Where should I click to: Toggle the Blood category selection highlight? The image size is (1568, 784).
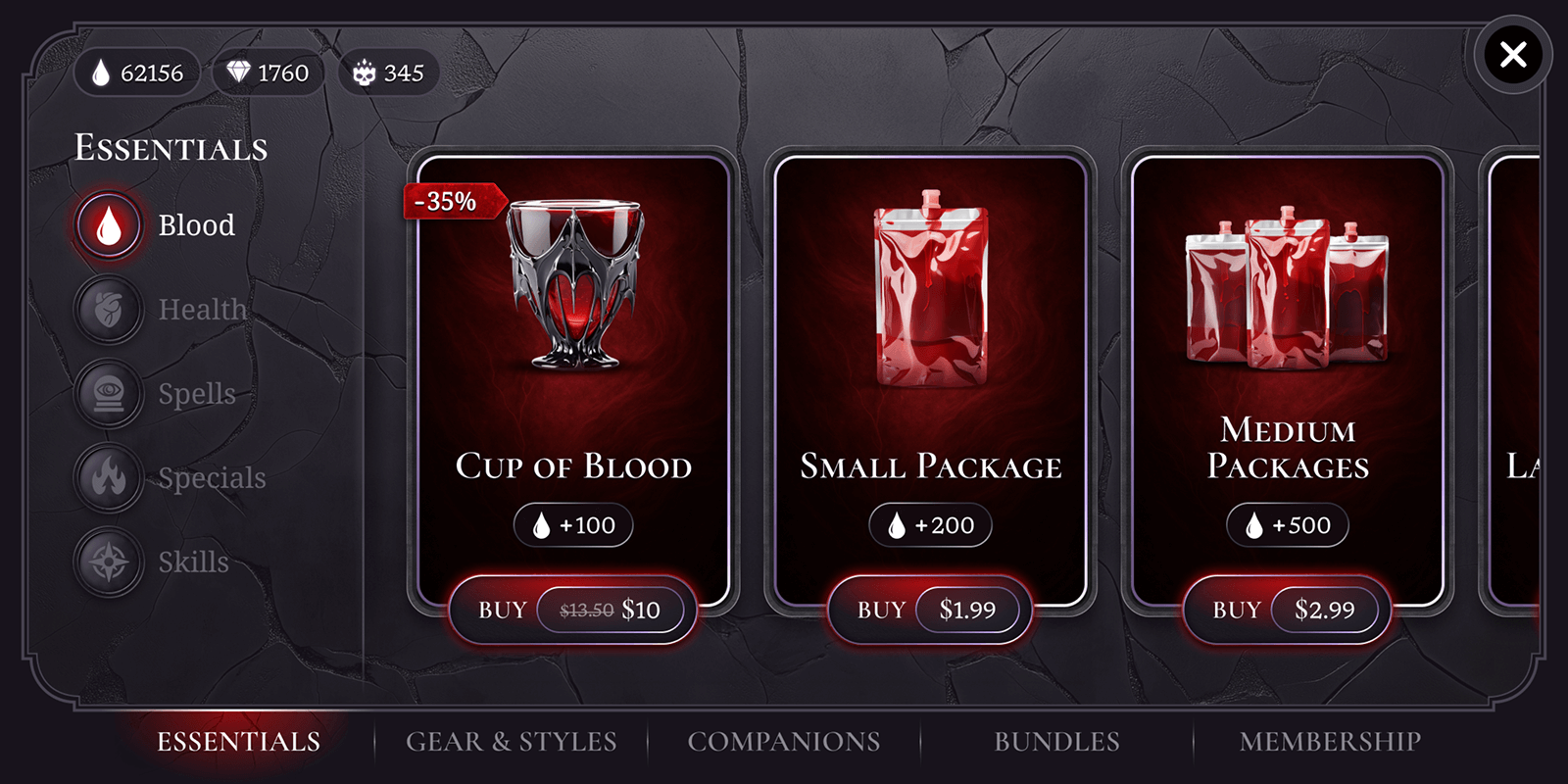[108, 224]
